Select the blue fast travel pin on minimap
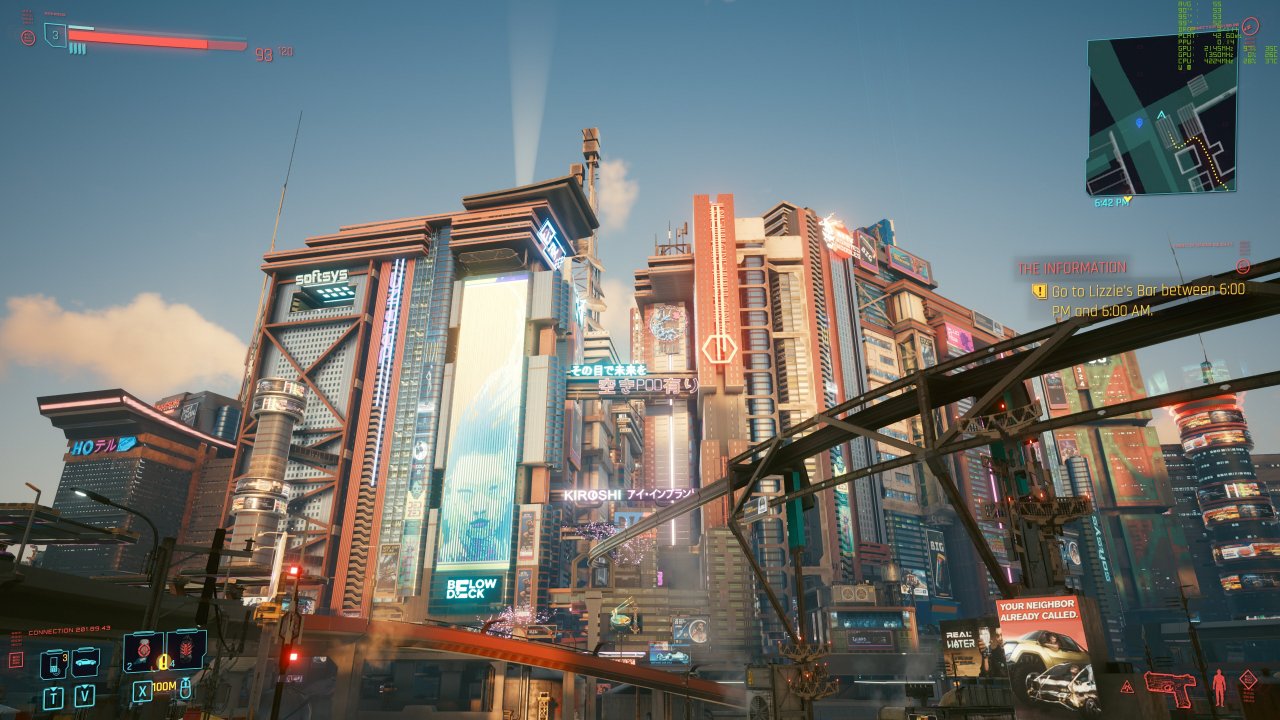Viewport: 1280px width, 720px height. (x=1139, y=123)
